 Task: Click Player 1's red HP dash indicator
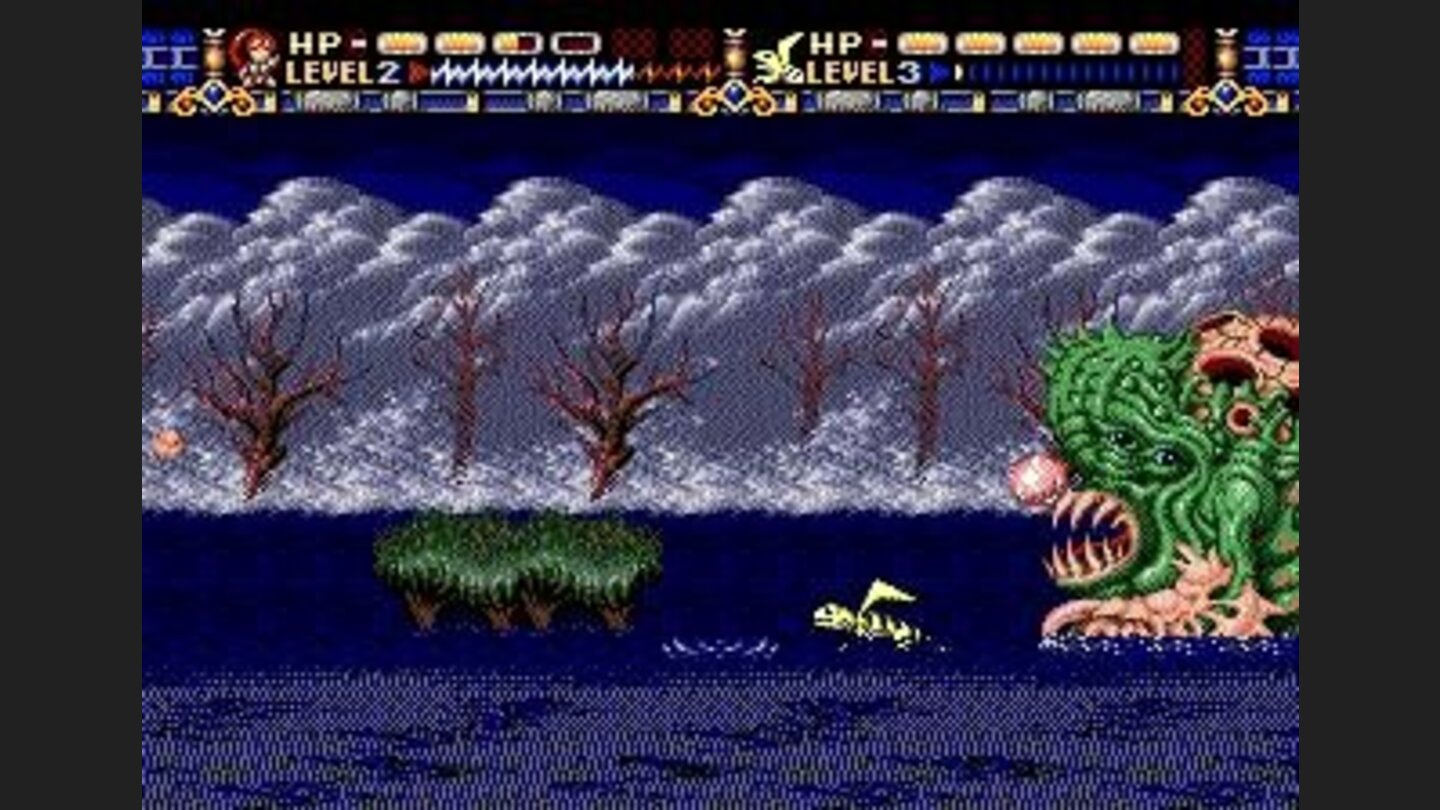pos(357,42)
